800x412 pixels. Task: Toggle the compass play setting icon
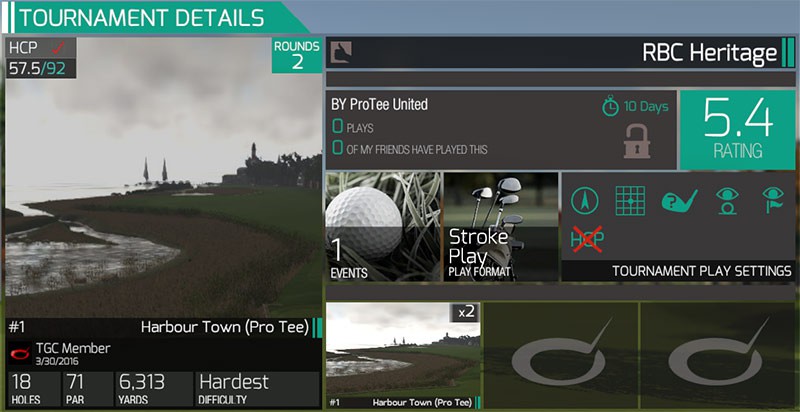pos(586,201)
